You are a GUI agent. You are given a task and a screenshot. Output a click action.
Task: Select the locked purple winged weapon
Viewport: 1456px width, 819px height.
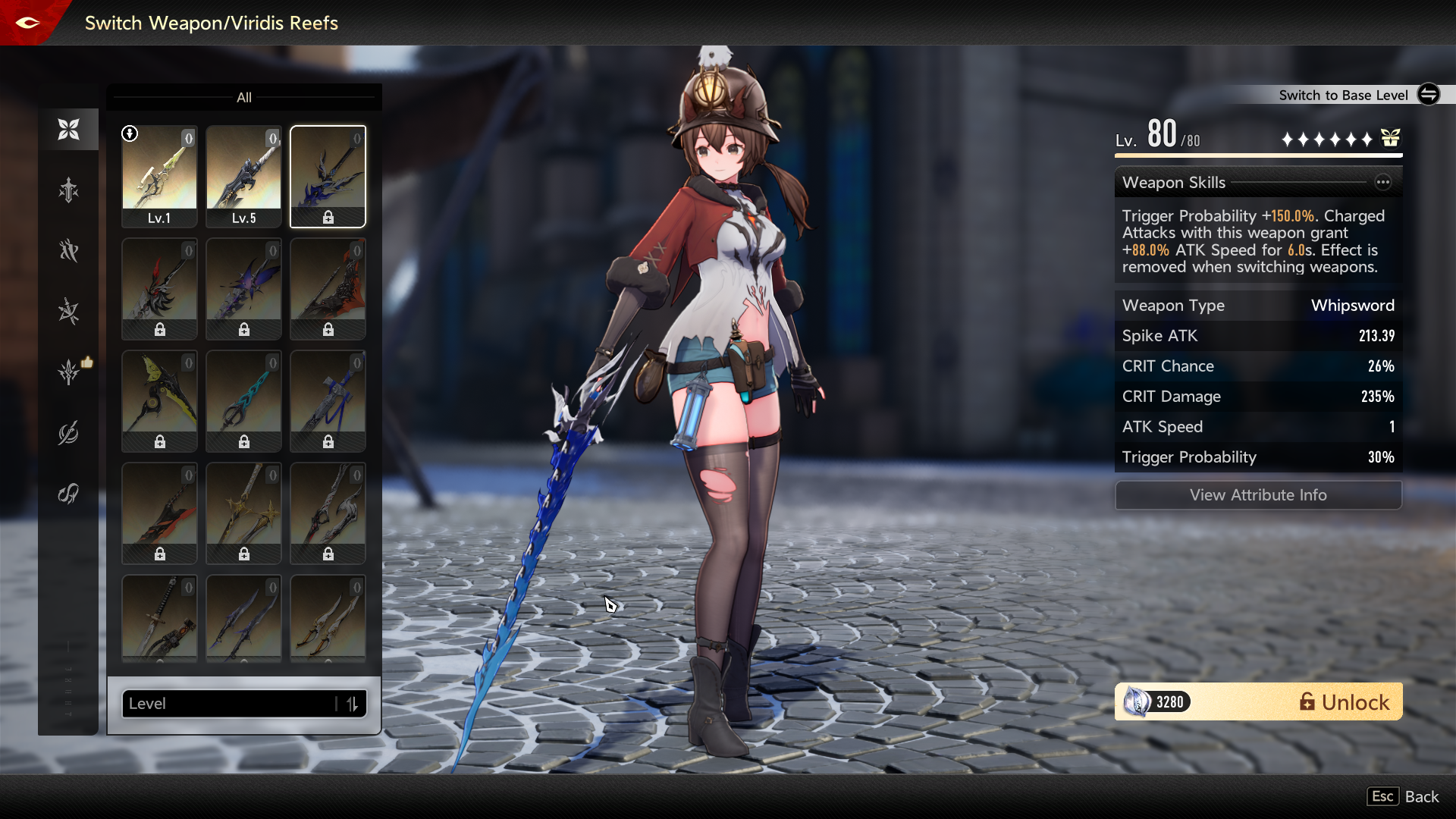pyautogui.click(x=243, y=288)
